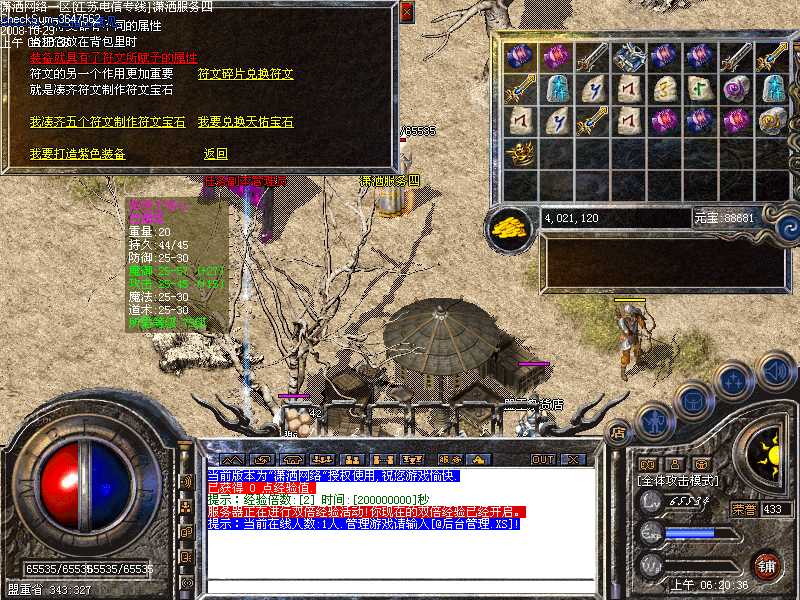Select the blue armor item in the bag

628,57
